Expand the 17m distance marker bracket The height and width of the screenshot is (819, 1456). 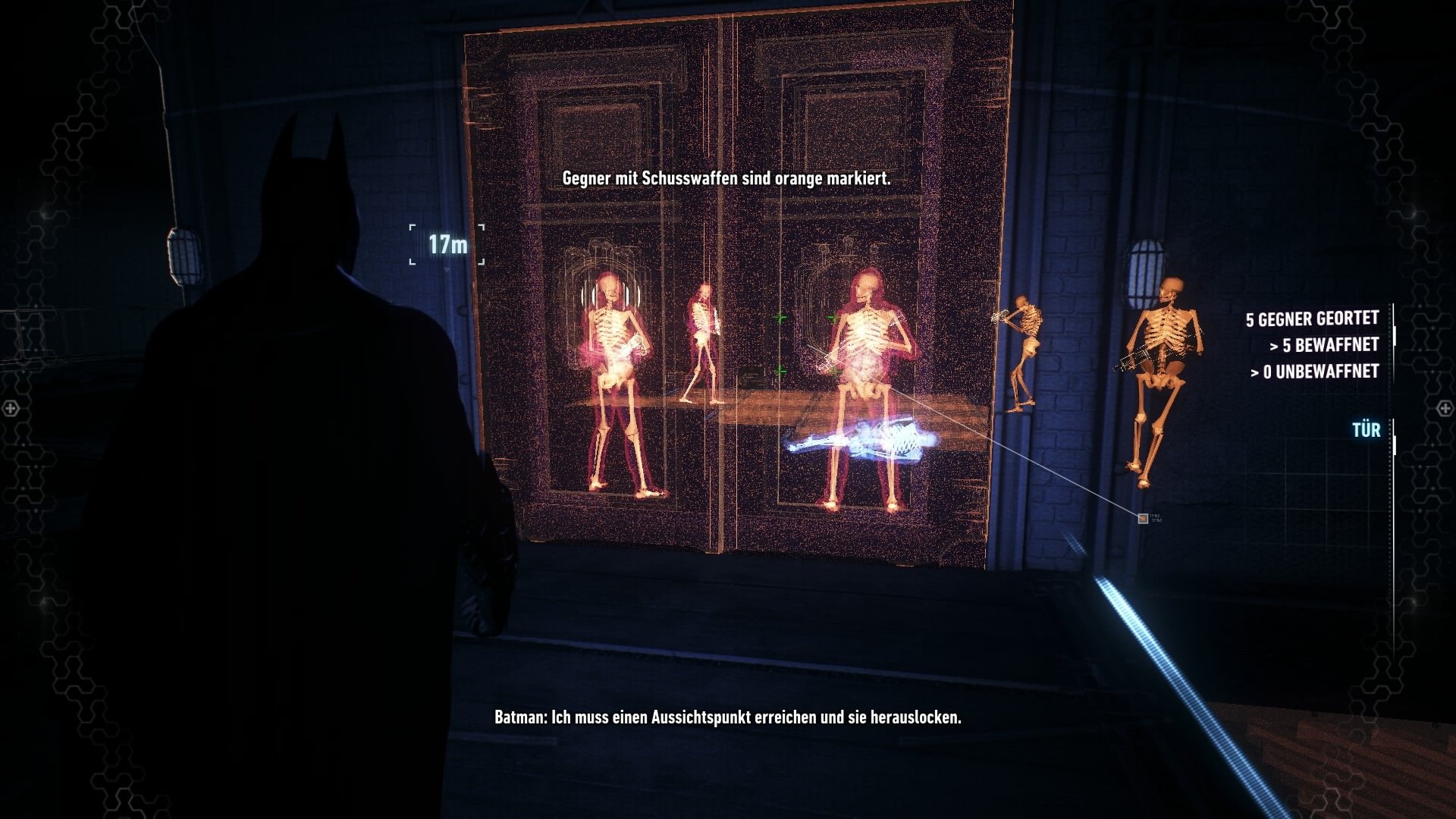[447, 243]
